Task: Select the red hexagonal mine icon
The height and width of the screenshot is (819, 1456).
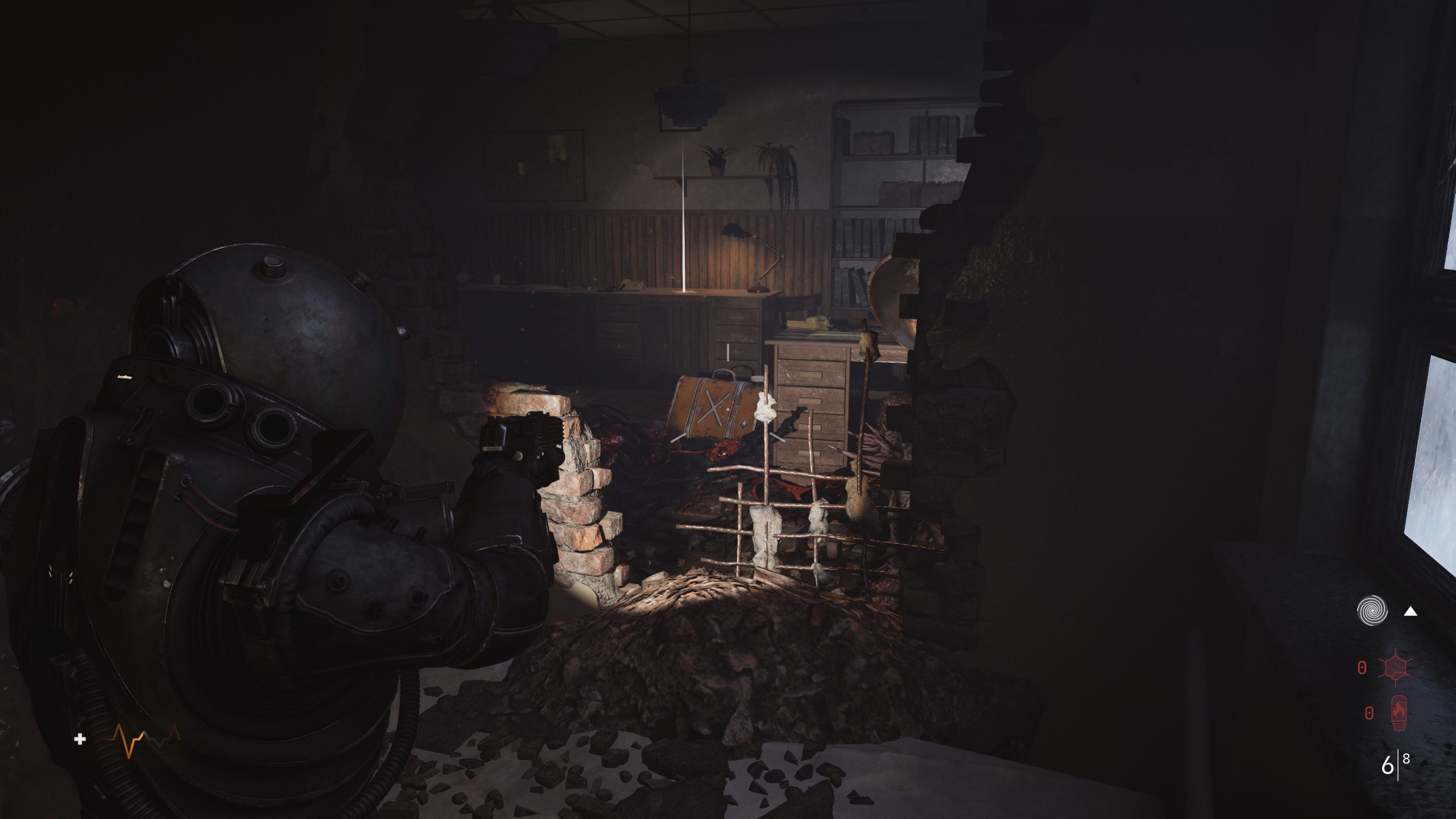Action: (1395, 667)
